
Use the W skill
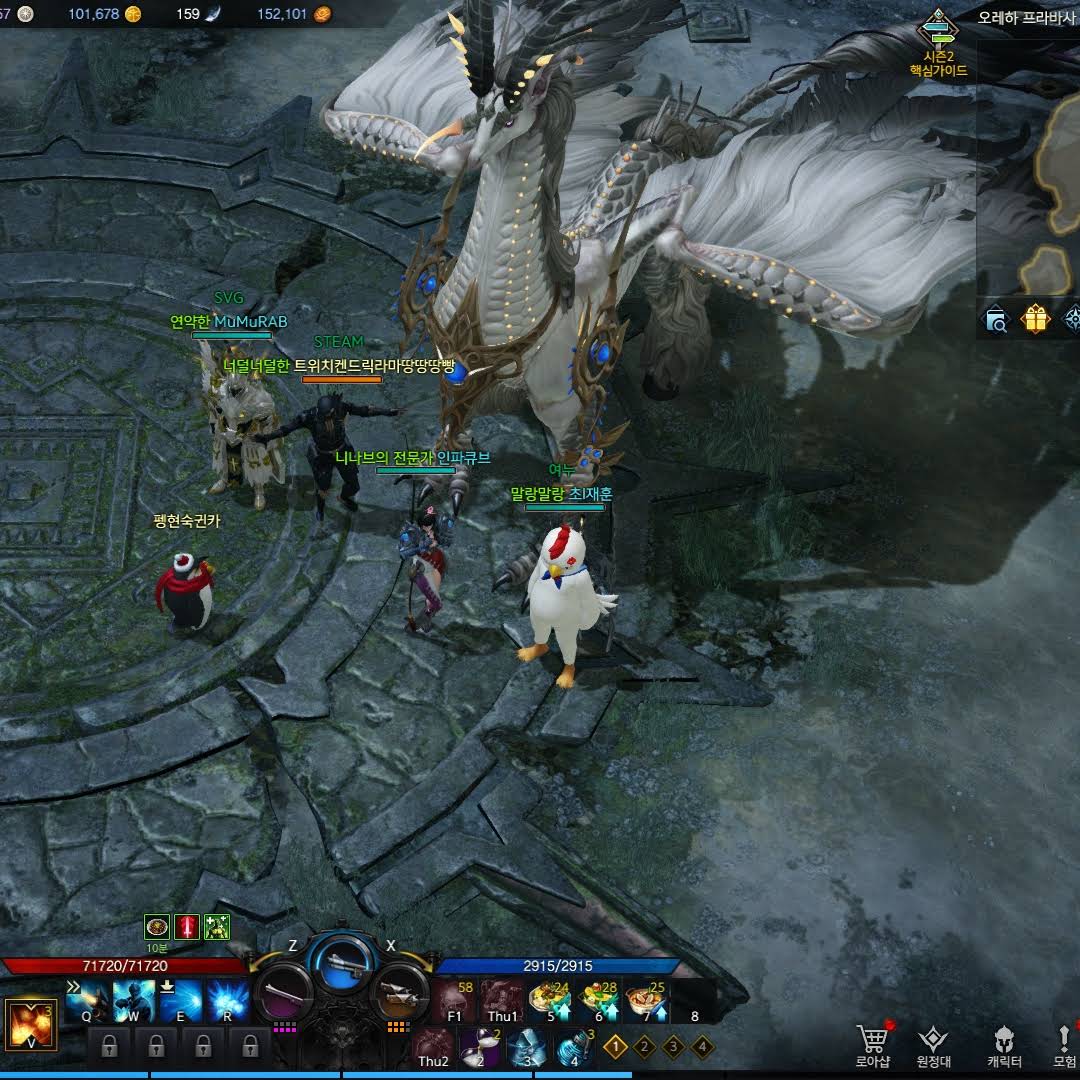pos(133,1000)
